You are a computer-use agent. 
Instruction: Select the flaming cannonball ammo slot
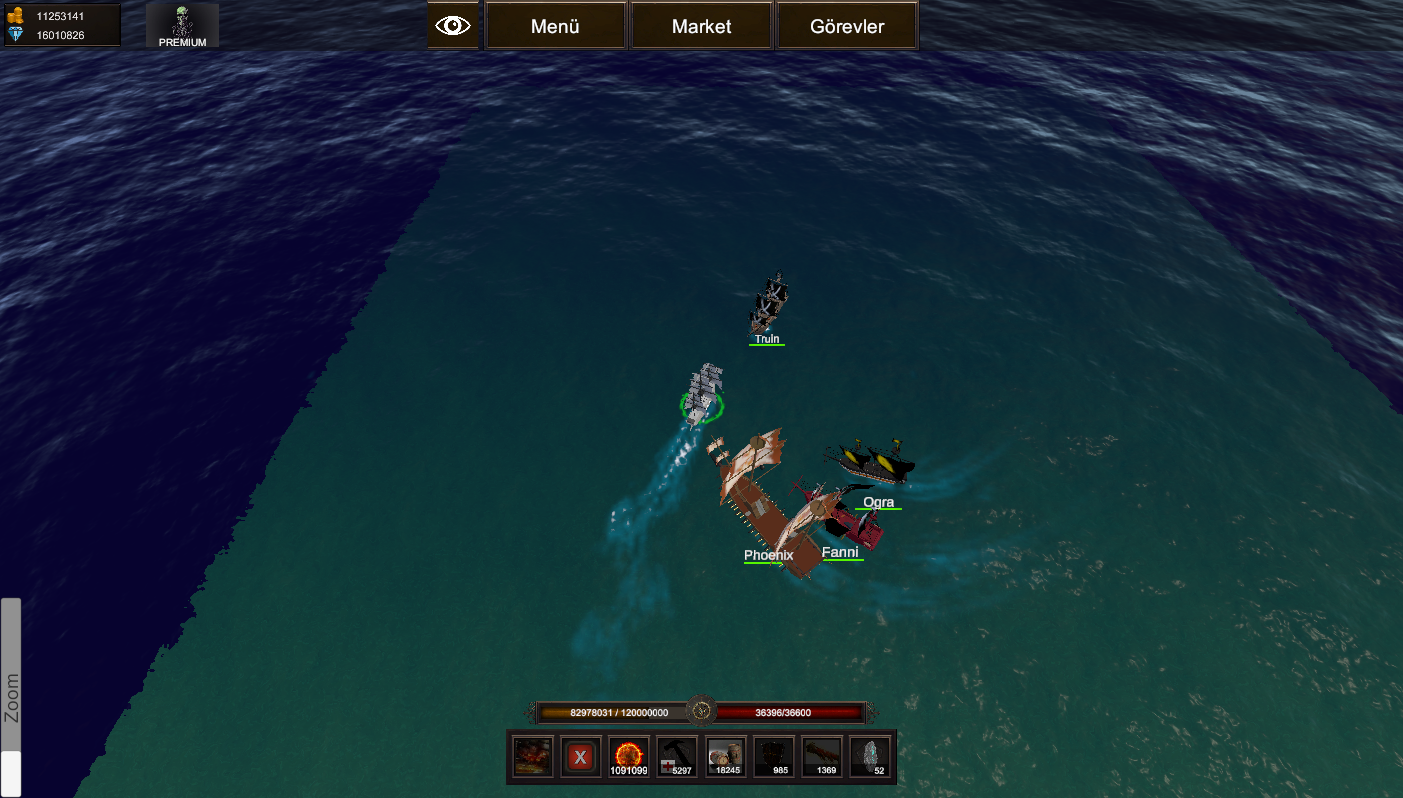click(629, 757)
